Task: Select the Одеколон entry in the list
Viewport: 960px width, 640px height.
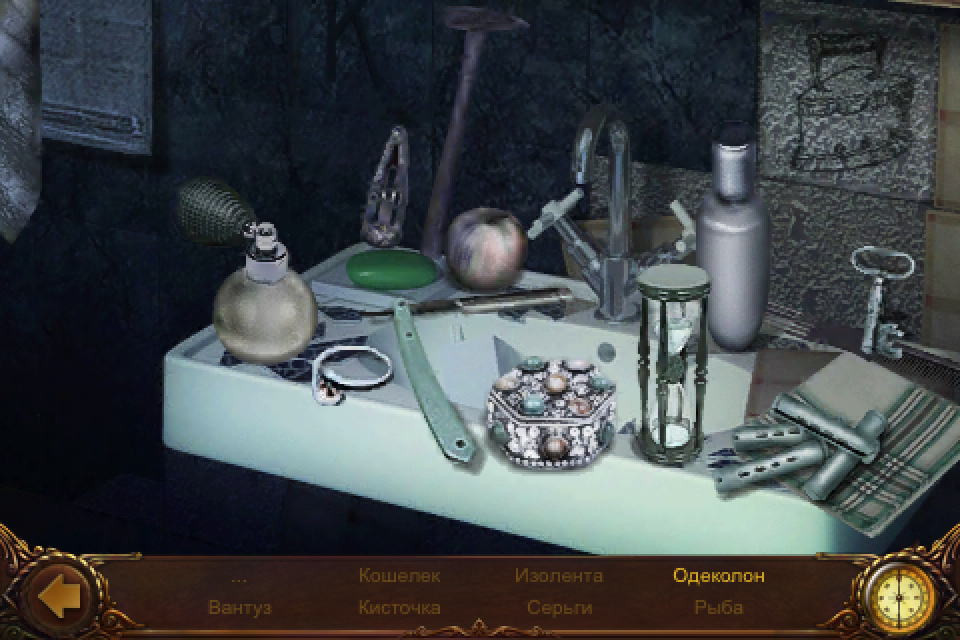Action: 719,576
